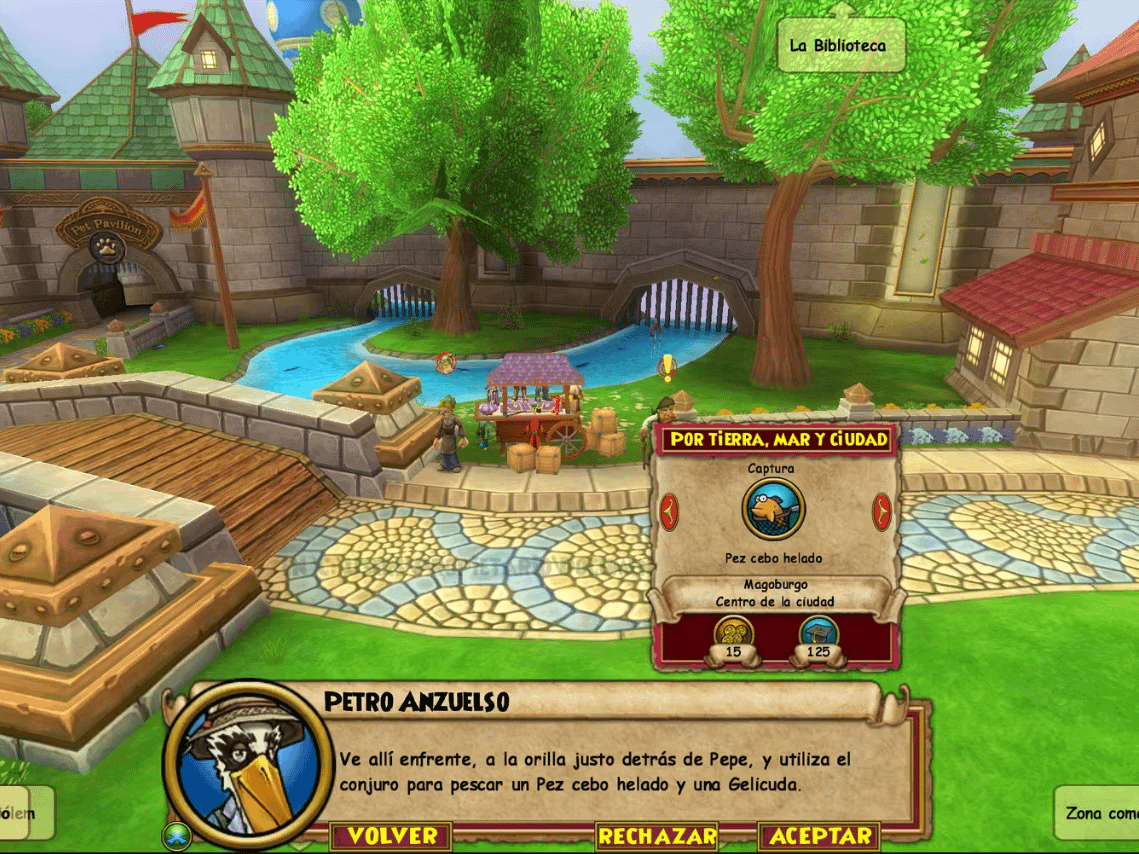Click the small green icon below Petro's portrait
1139x854 pixels.
(177, 833)
